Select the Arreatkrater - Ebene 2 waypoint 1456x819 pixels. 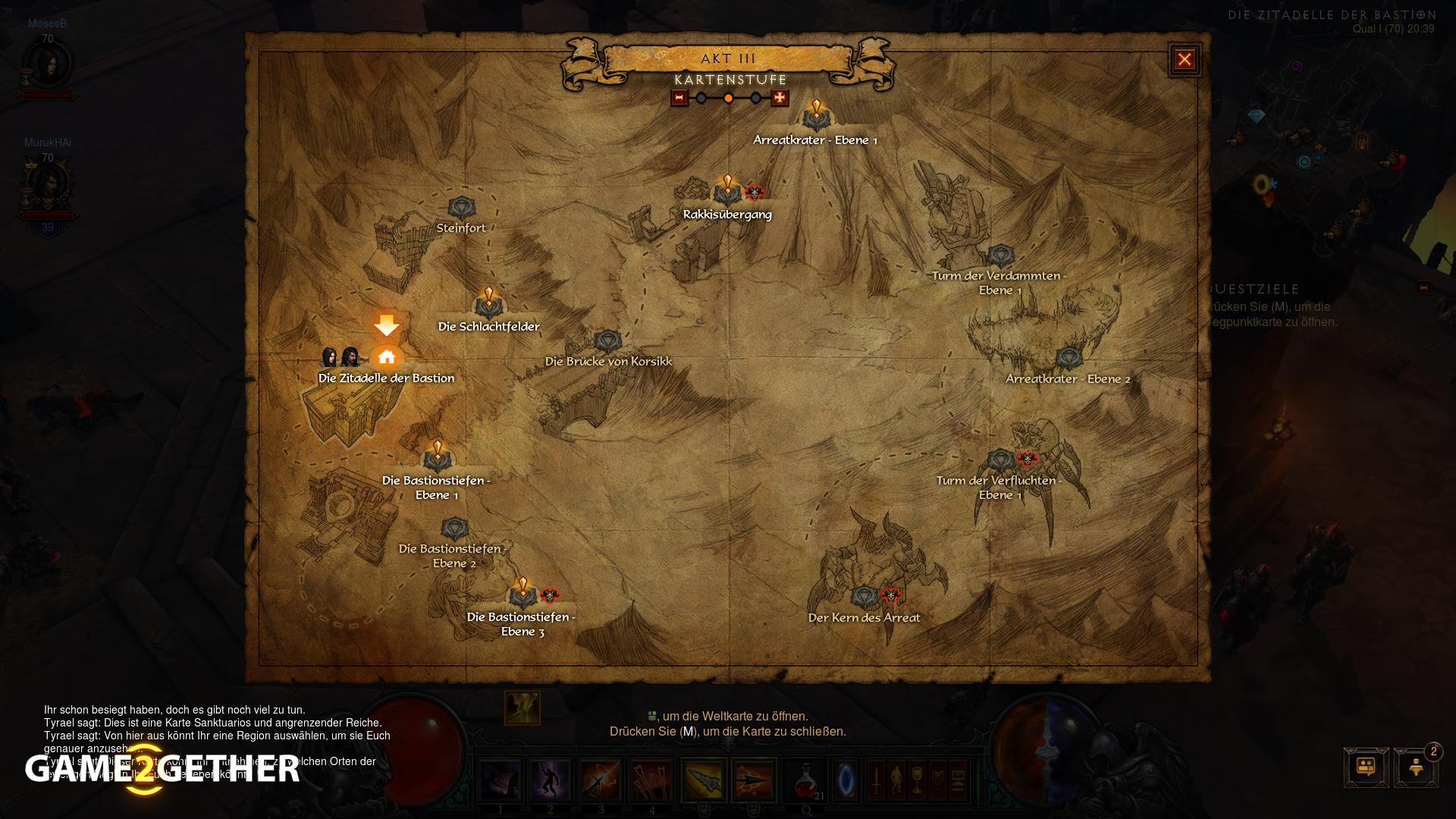pyautogui.click(x=1068, y=359)
